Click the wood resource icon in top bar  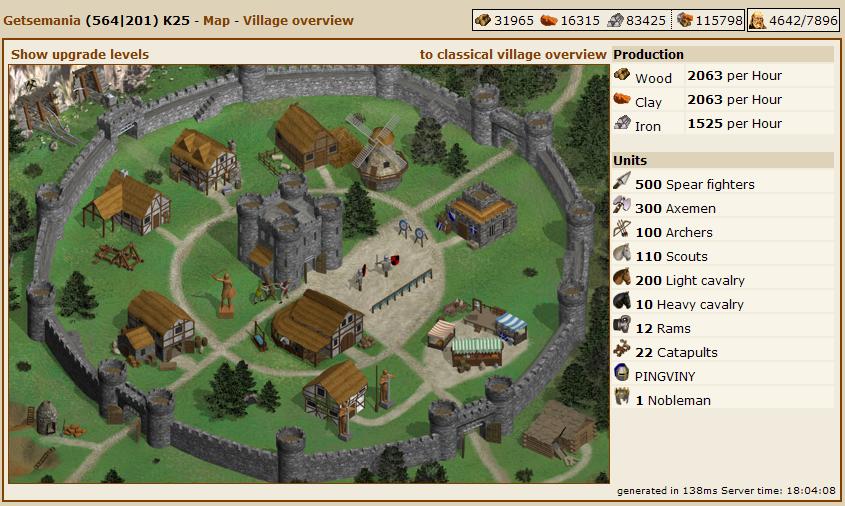(484, 21)
